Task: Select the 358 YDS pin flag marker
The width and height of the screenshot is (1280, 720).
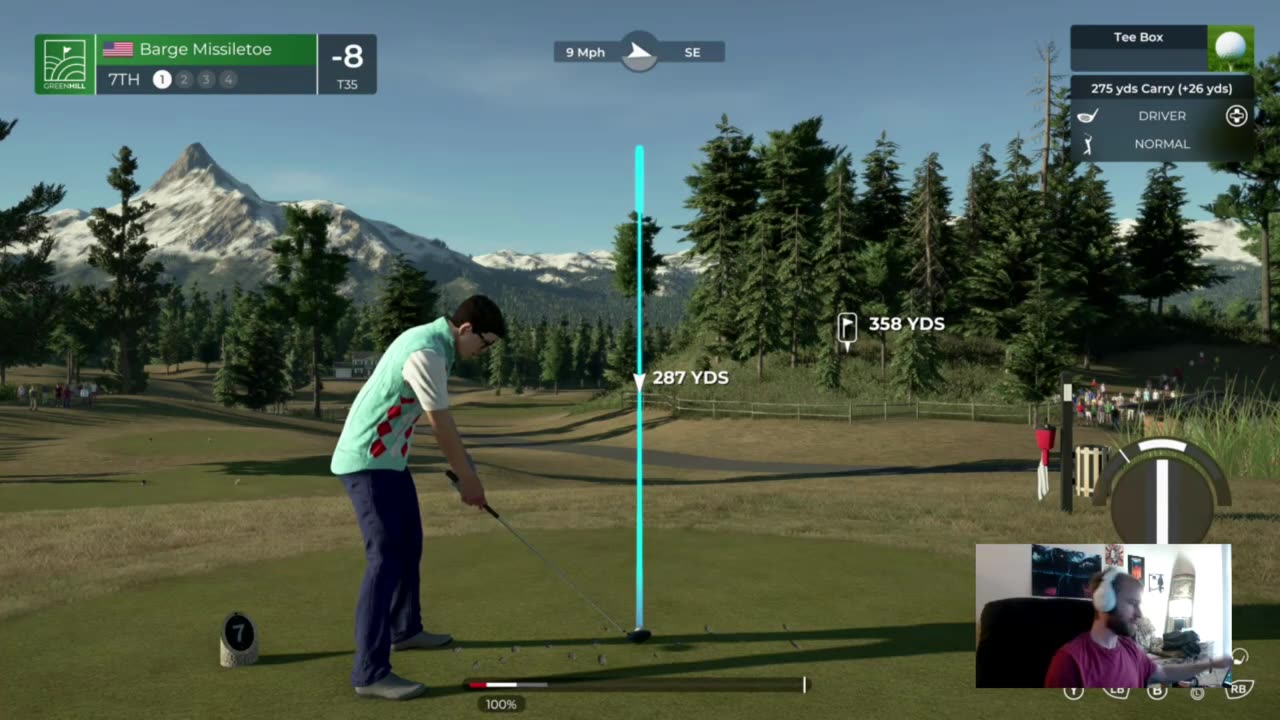Action: [x=847, y=326]
